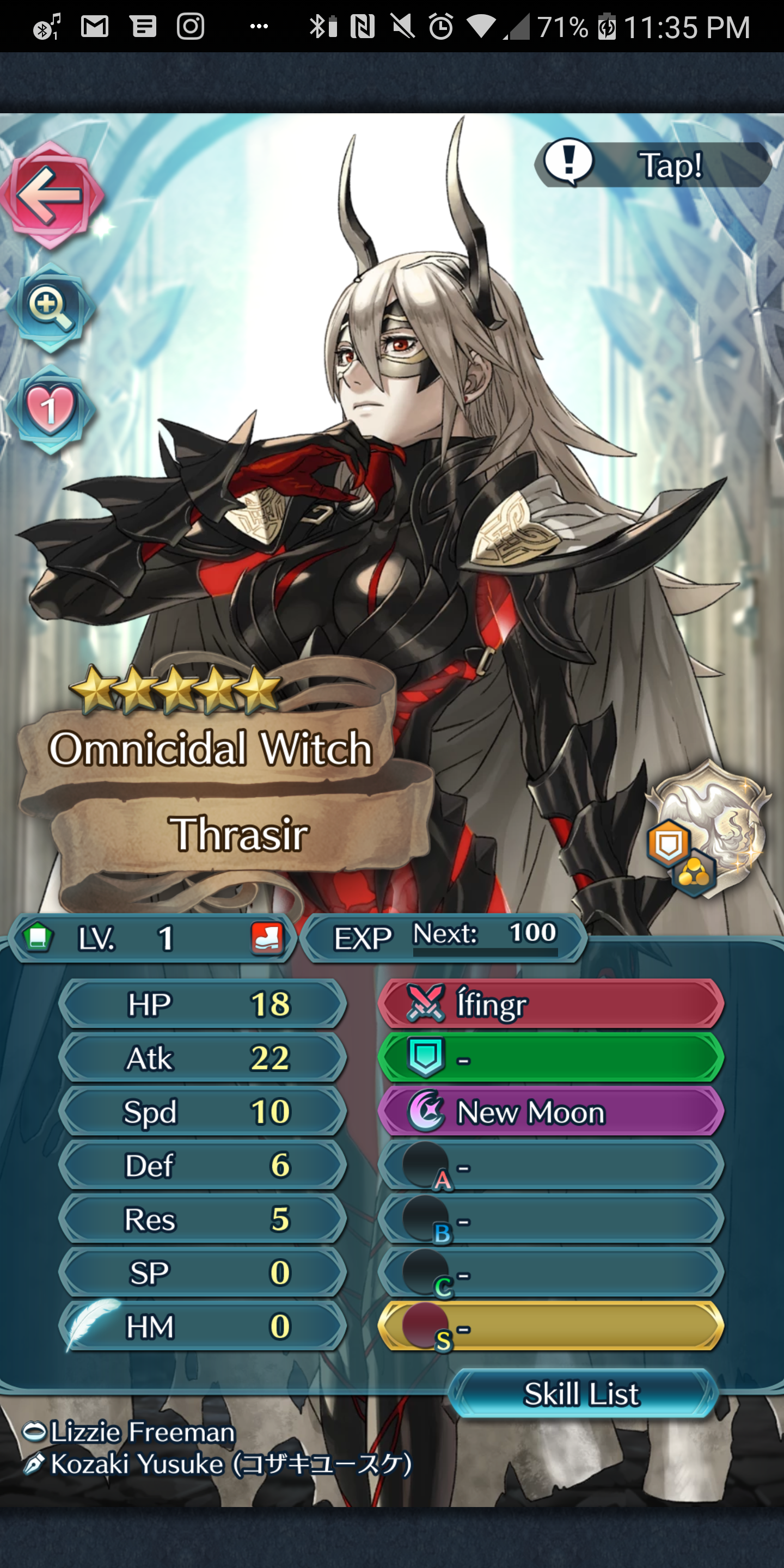
Task: Select the New Moon special skill
Action: pos(551,1111)
